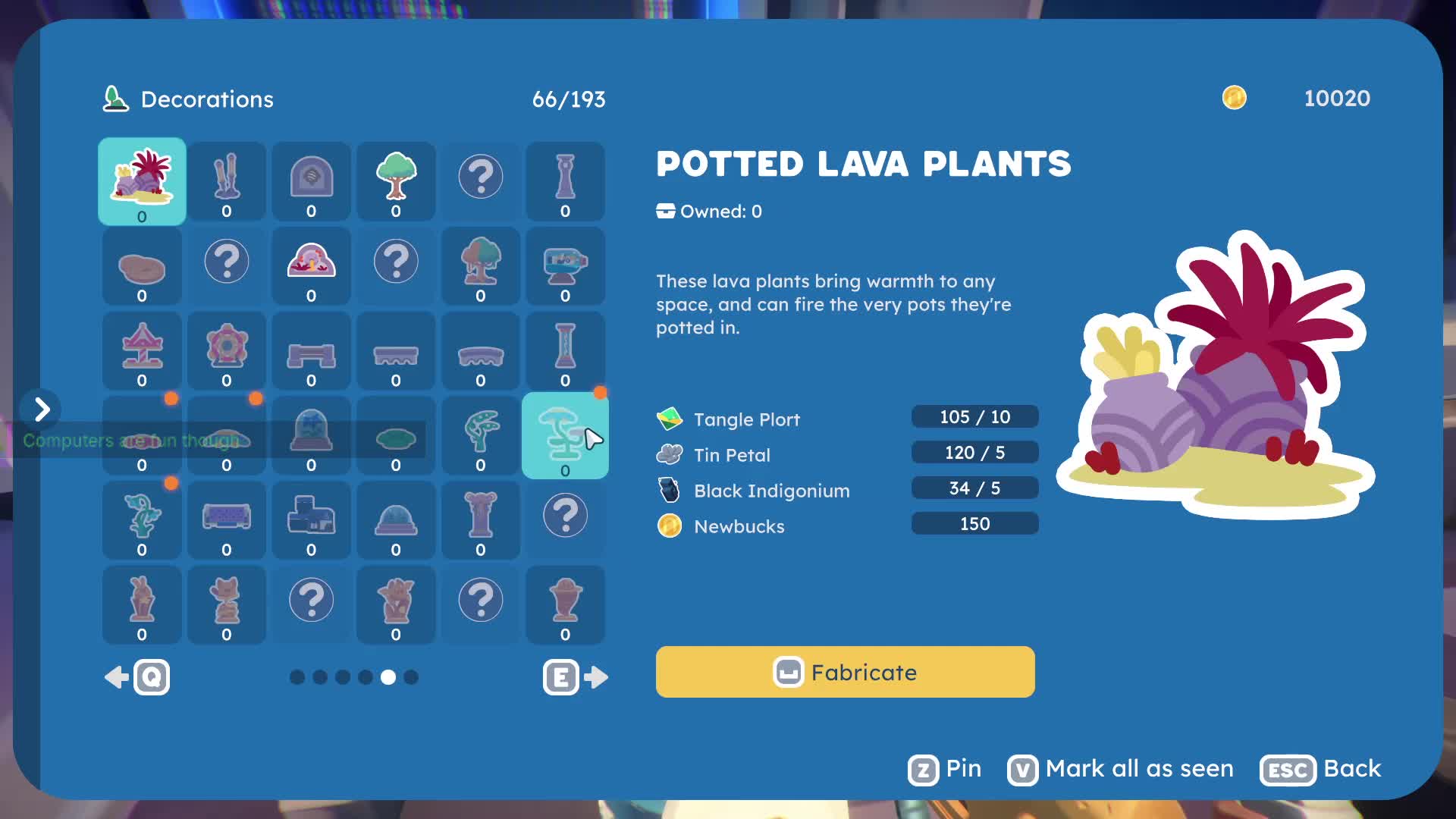Go to the next decorations page arrow
Screen dimensions: 1456x819
pos(576,677)
